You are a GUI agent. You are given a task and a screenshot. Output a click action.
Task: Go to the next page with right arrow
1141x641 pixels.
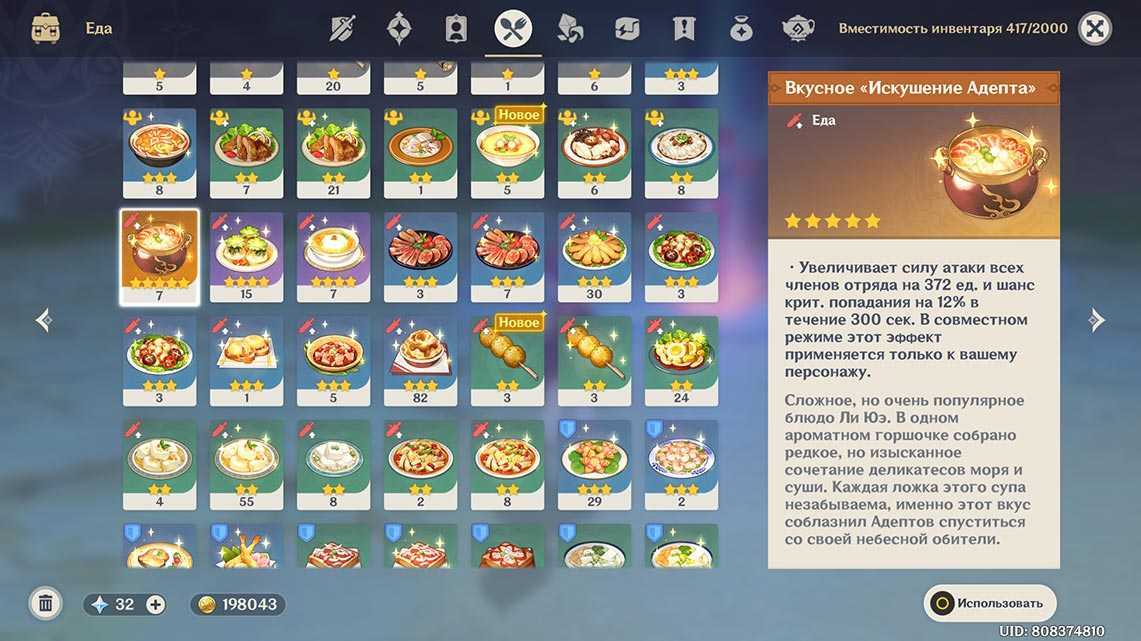1097,320
